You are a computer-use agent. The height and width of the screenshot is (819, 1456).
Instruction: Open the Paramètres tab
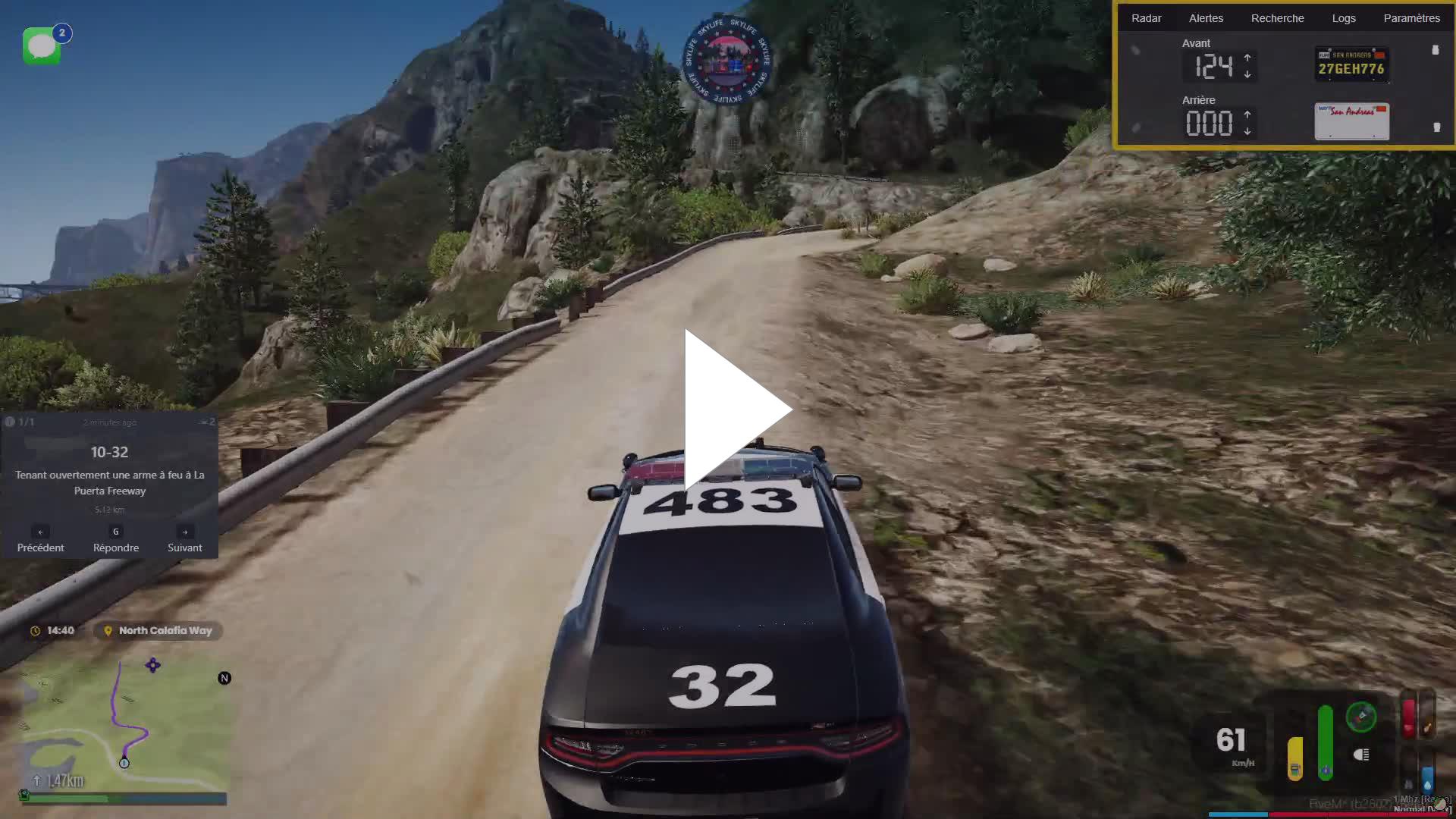[1411, 18]
